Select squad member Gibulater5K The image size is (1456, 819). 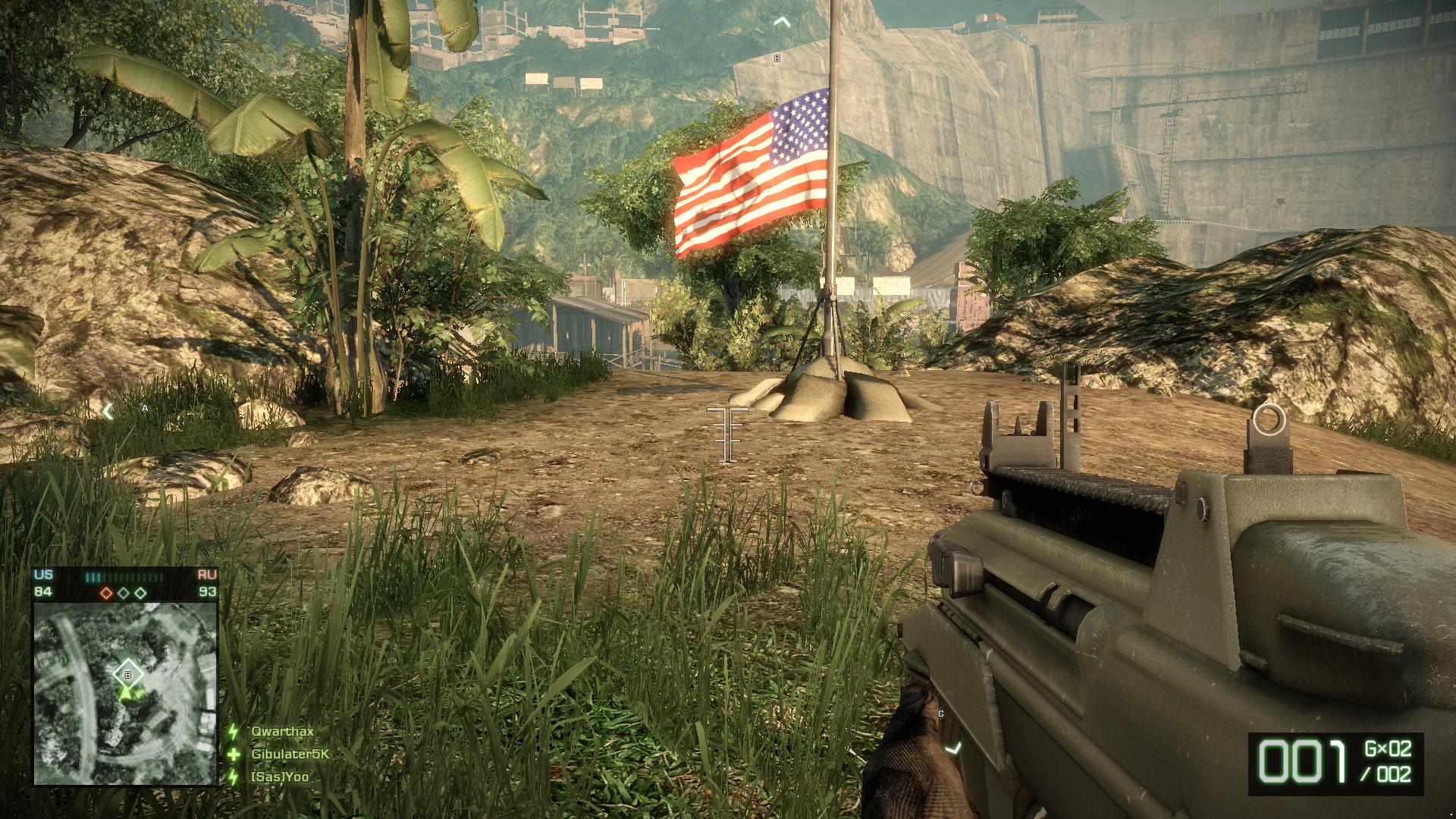[290, 755]
